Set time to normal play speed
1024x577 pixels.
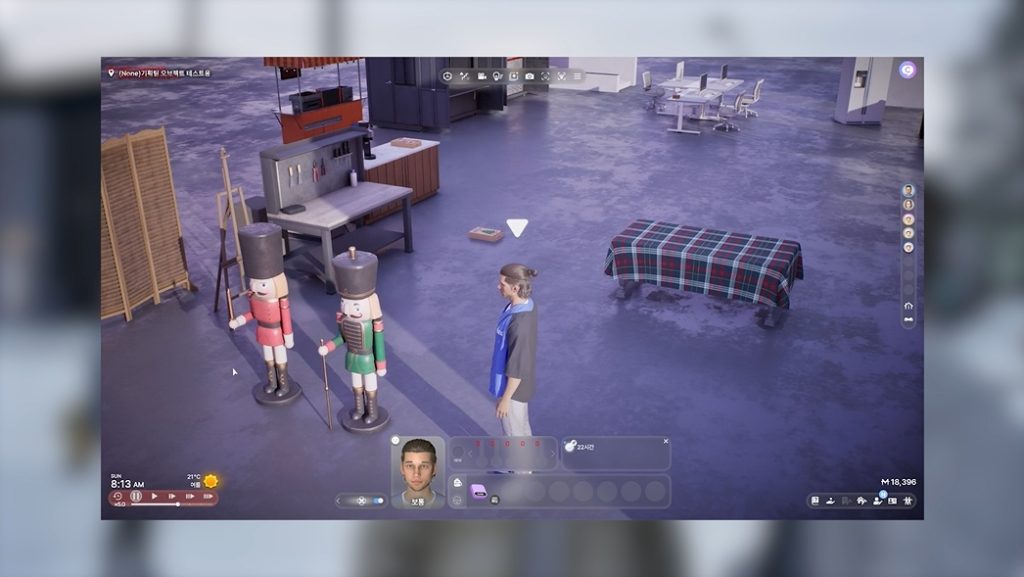154,496
